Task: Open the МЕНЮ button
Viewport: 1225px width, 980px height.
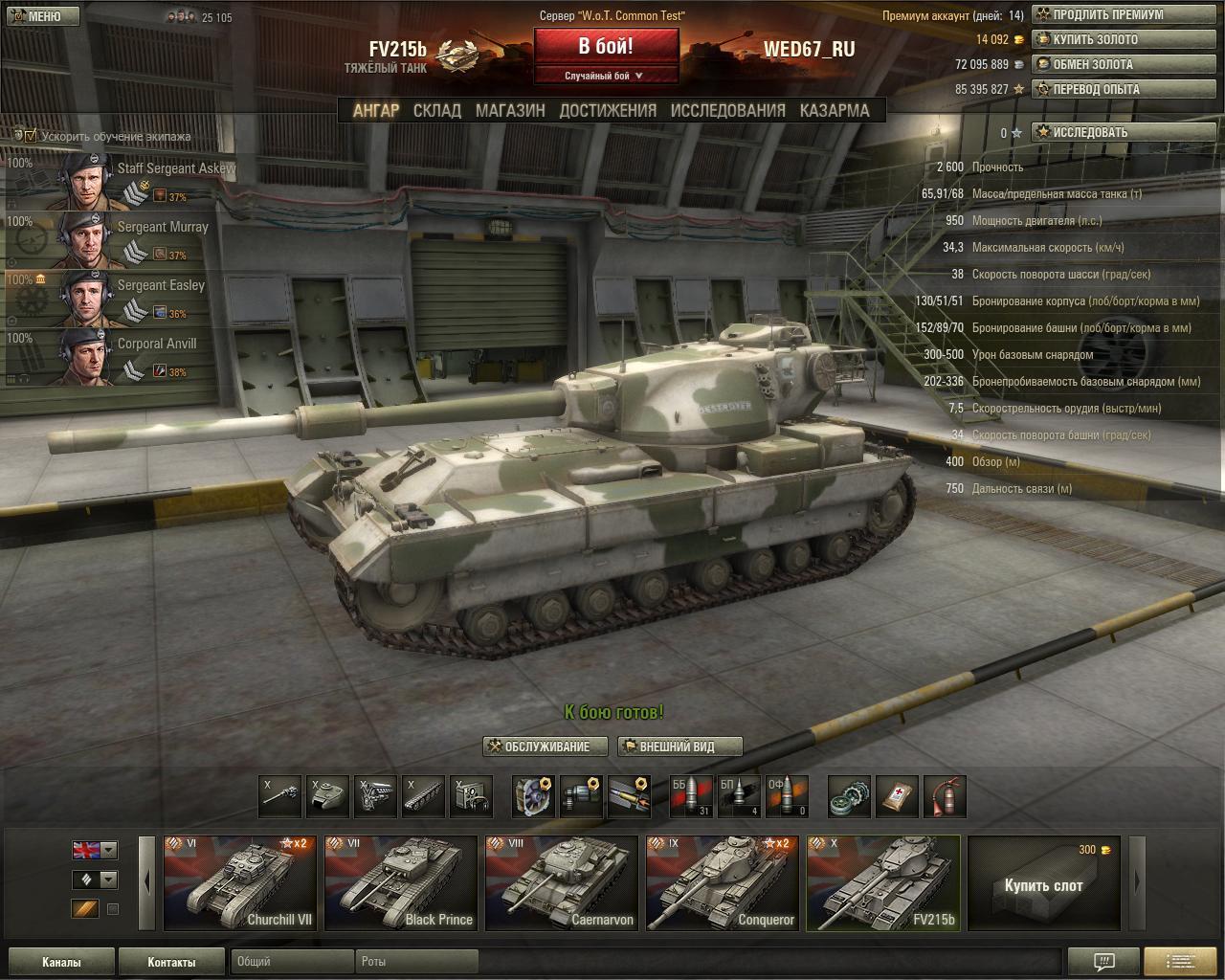Action: (x=40, y=15)
